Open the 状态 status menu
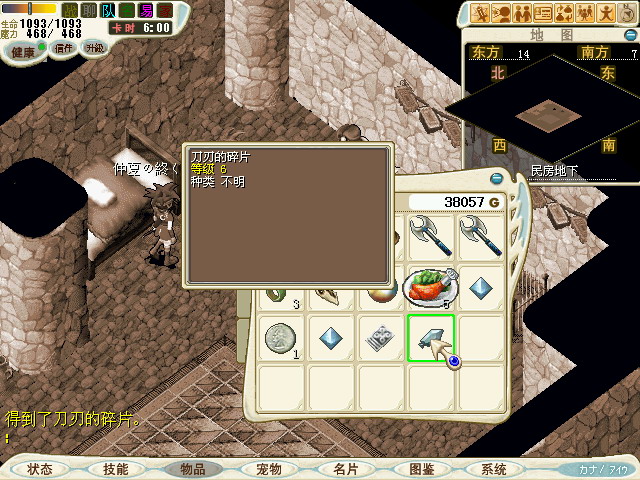The image size is (640, 480). point(40,468)
